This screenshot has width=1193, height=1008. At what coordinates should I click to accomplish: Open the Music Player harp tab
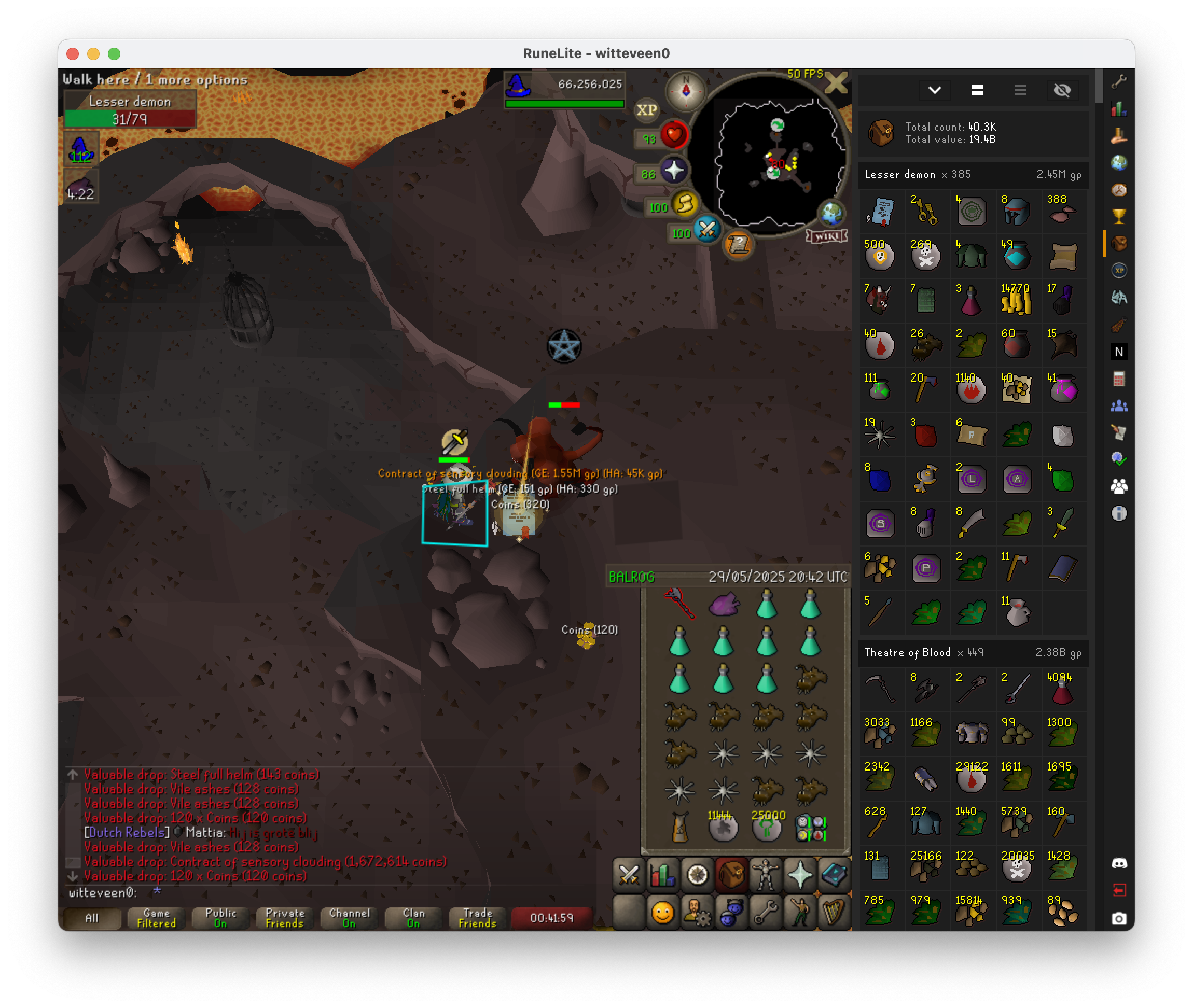coord(834,913)
